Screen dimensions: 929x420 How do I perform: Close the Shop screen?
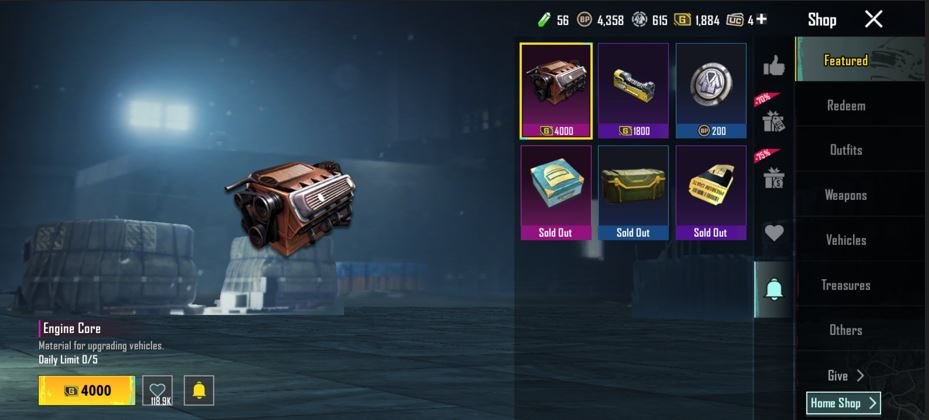coord(873,19)
